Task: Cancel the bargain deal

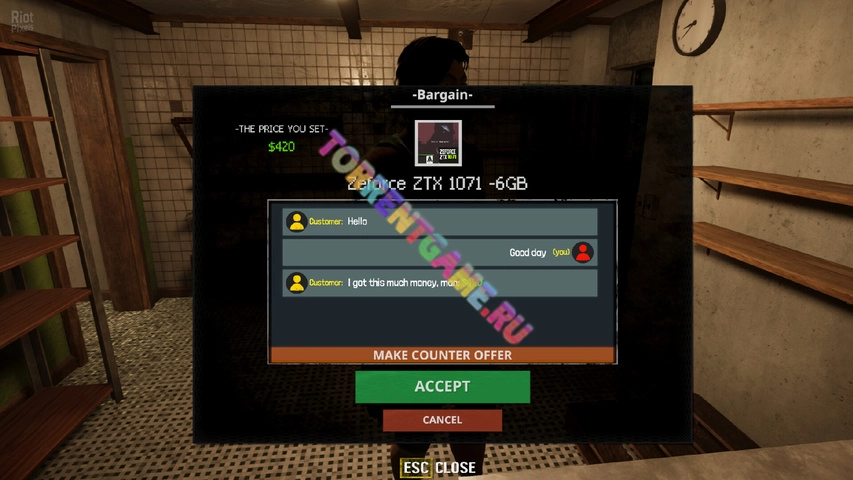Action: pyautogui.click(x=442, y=420)
